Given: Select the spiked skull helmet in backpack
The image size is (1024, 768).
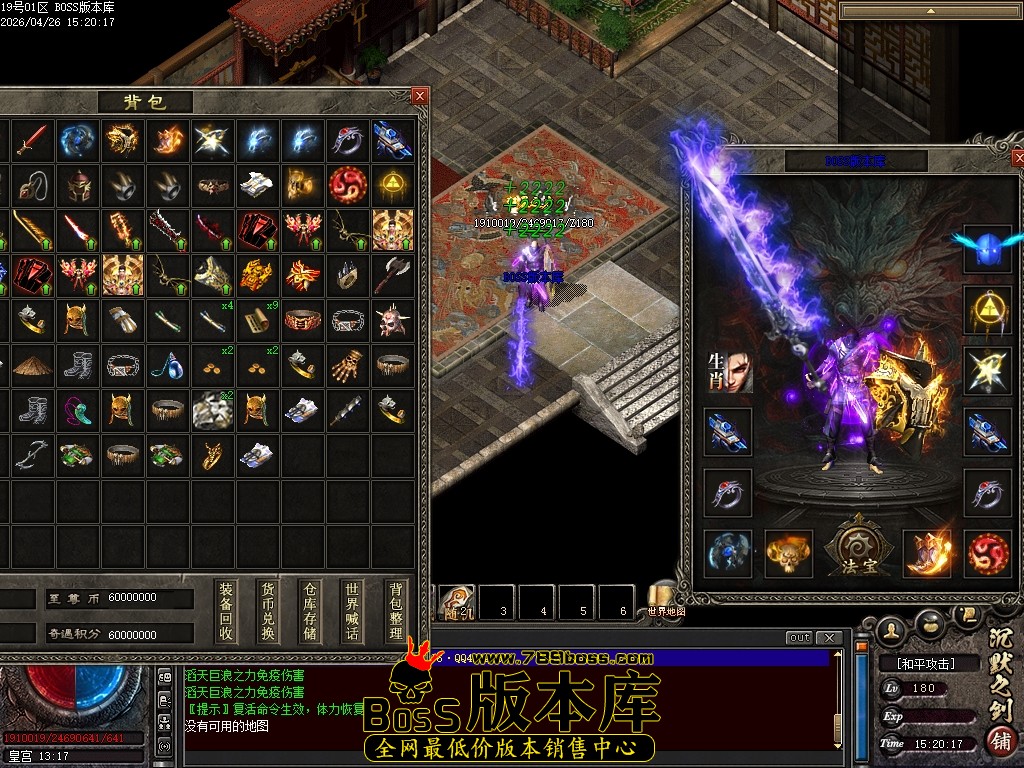Looking at the screenshot, I should coord(393,320).
